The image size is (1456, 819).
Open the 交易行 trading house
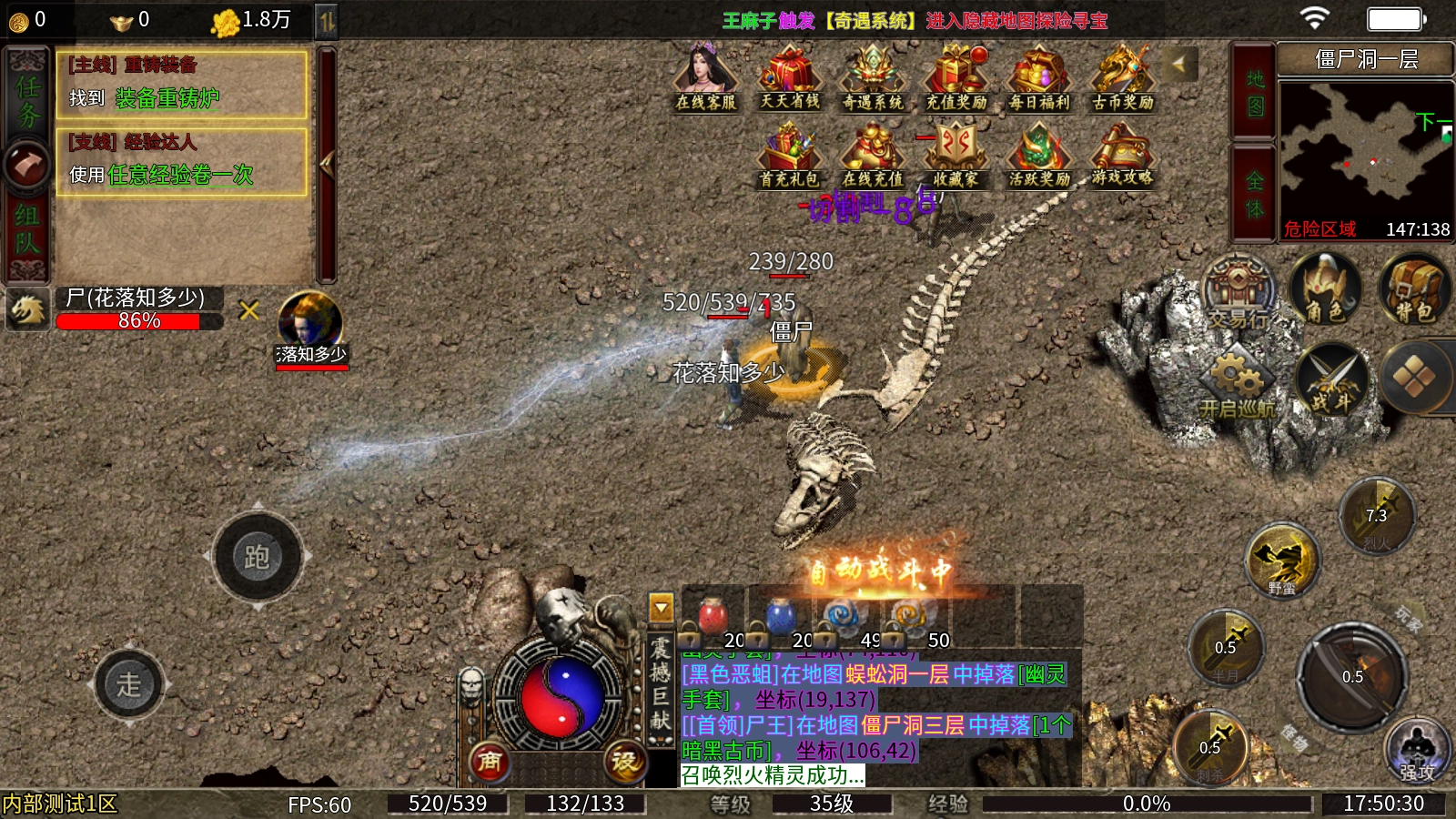coord(1239,293)
